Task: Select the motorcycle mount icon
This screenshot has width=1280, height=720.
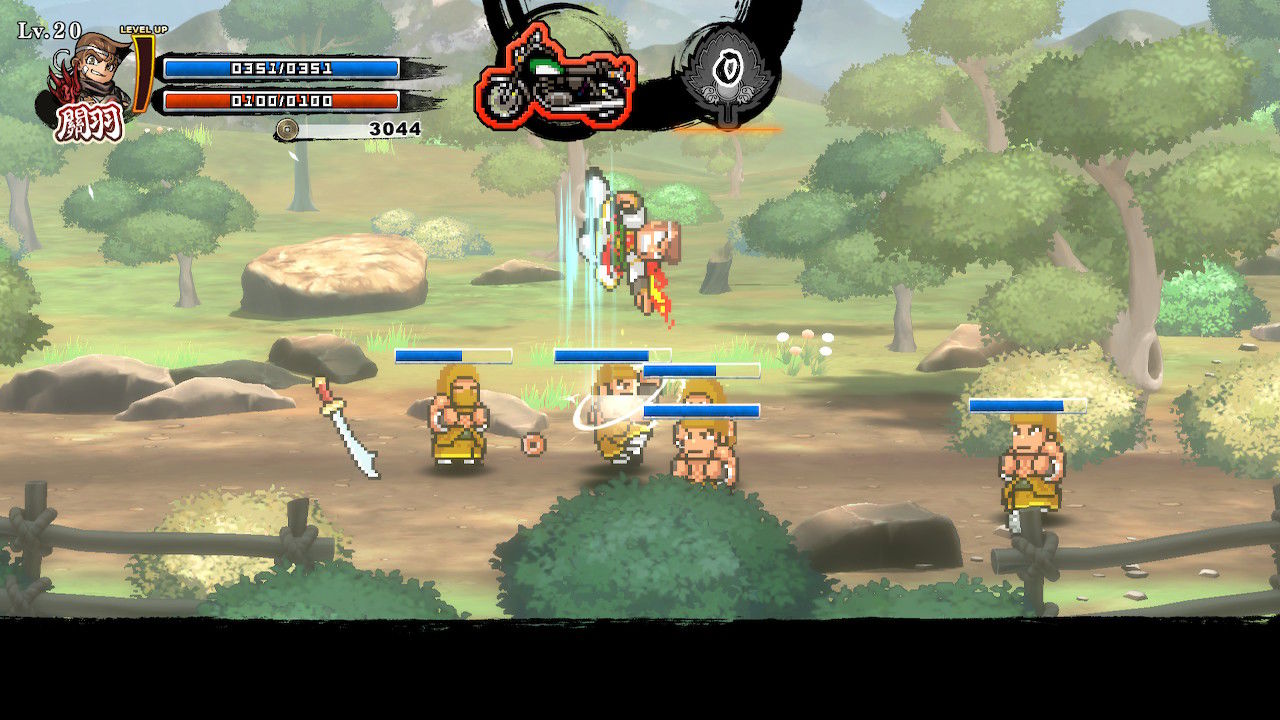Action: point(556,79)
